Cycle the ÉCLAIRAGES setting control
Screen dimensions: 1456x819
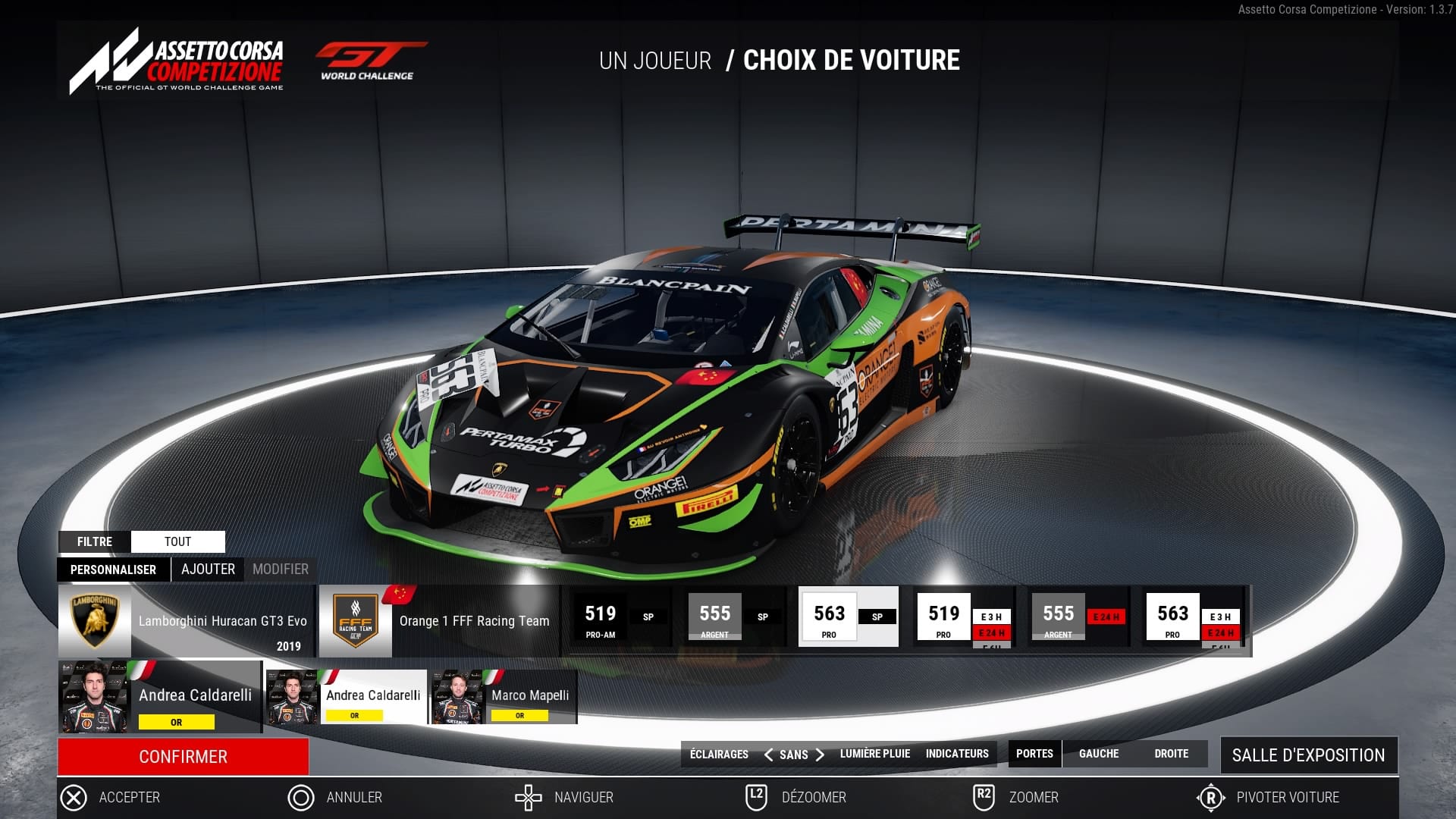pyautogui.click(x=718, y=753)
